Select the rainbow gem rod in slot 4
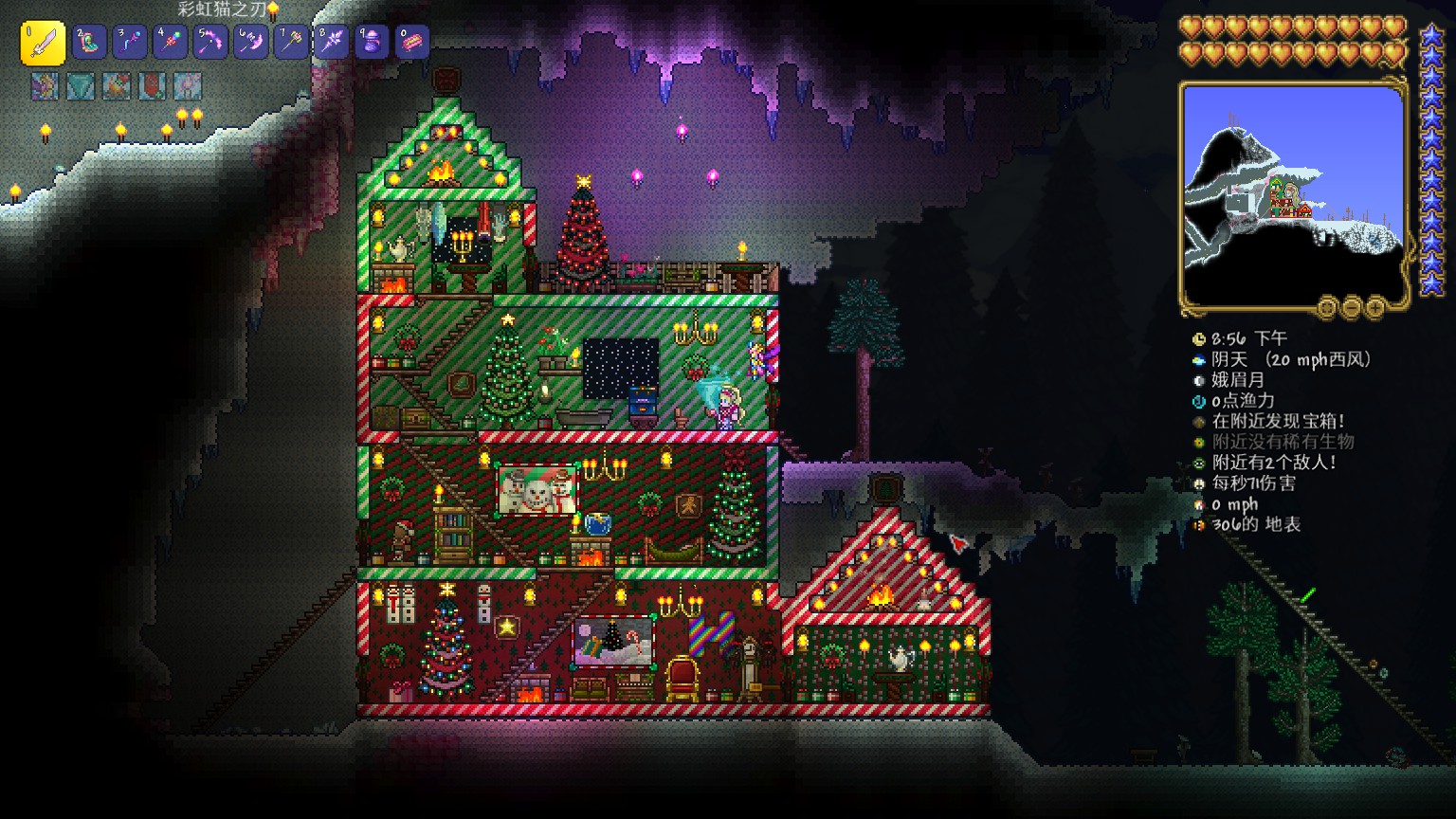1456x819 pixels. 171,42
